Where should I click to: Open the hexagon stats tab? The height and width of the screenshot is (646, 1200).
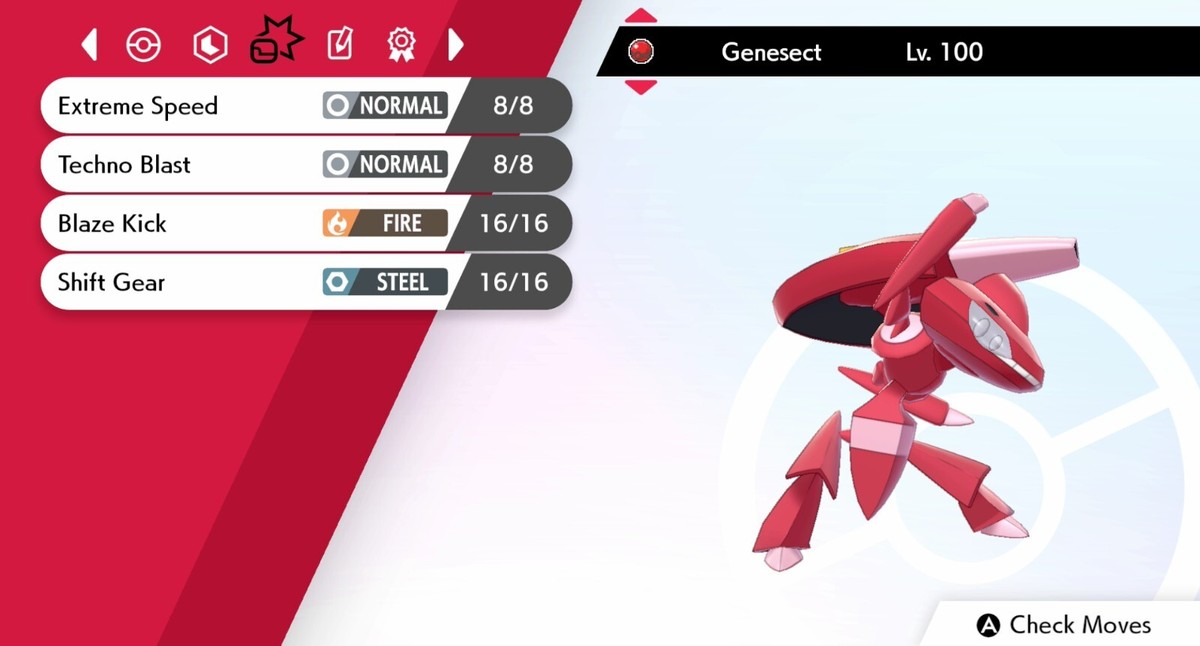pos(210,45)
